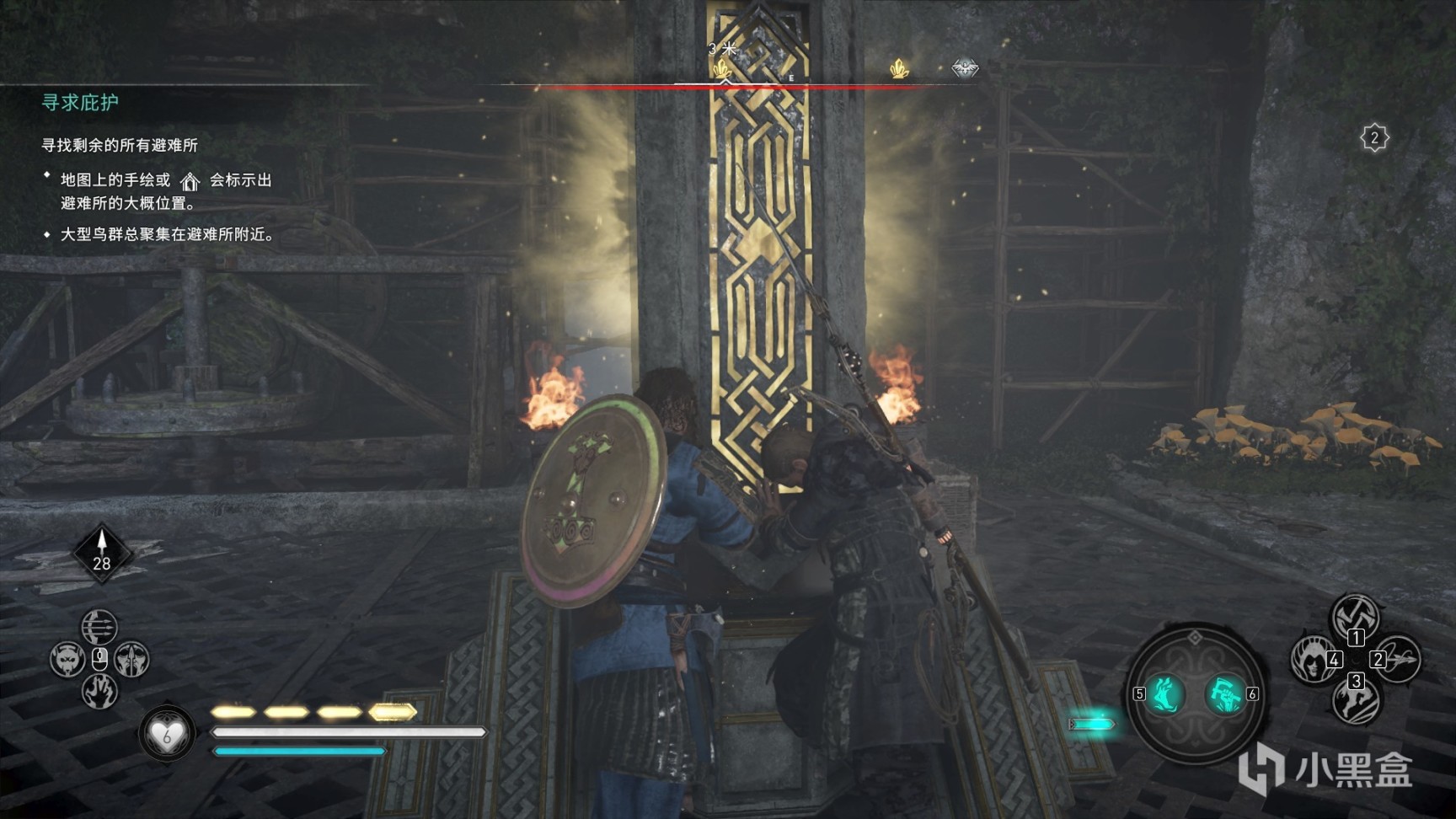The width and height of the screenshot is (1456, 819).
Task: Trigger the flaming hand ability
Action: pyautogui.click(x=99, y=692)
